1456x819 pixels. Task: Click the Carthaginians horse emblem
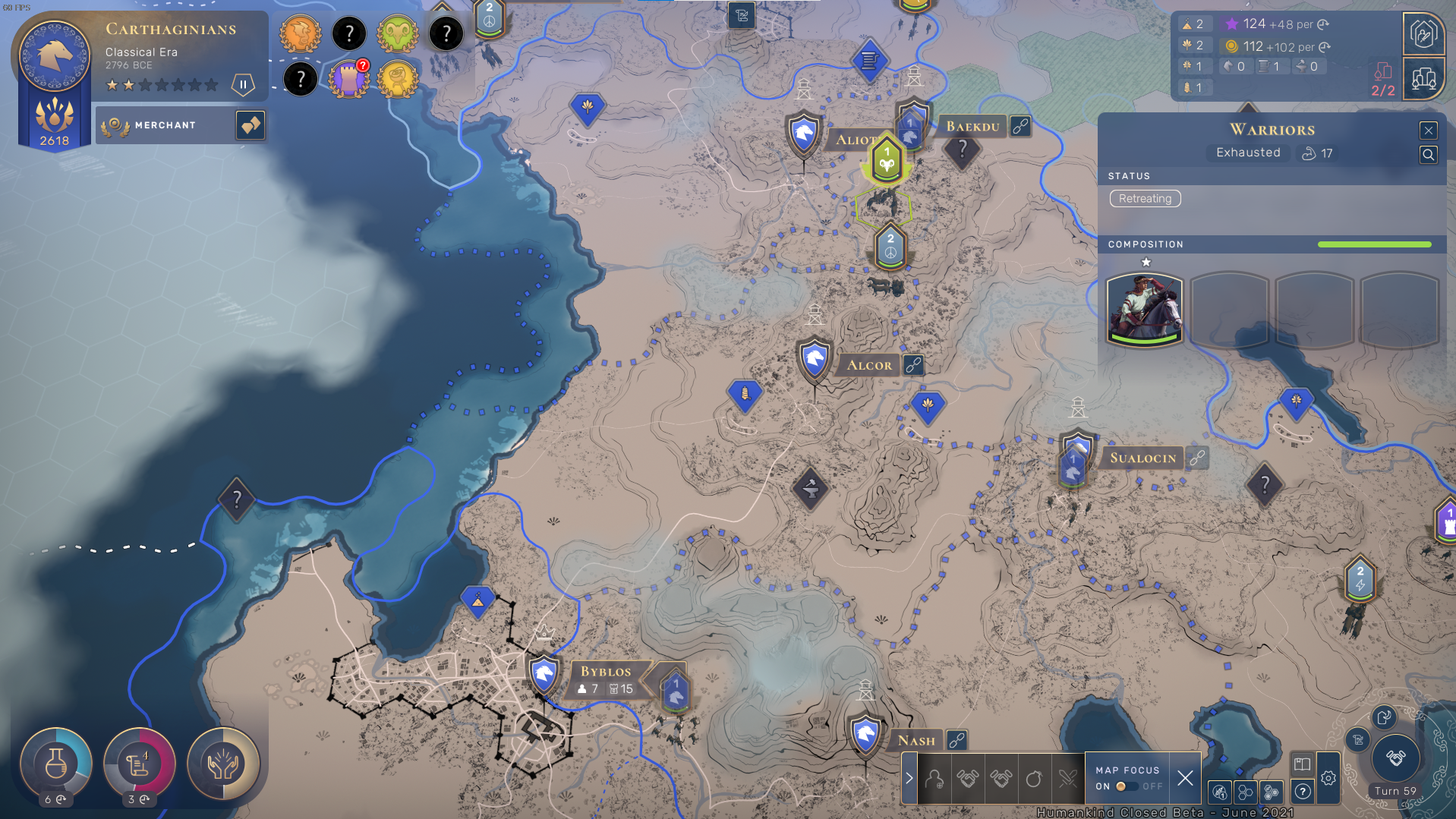pyautogui.click(x=55, y=55)
